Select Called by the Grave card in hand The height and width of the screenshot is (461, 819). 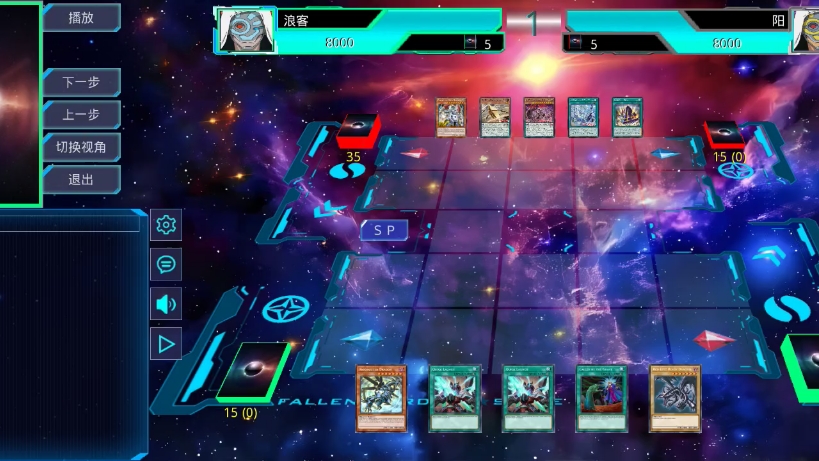(602, 398)
